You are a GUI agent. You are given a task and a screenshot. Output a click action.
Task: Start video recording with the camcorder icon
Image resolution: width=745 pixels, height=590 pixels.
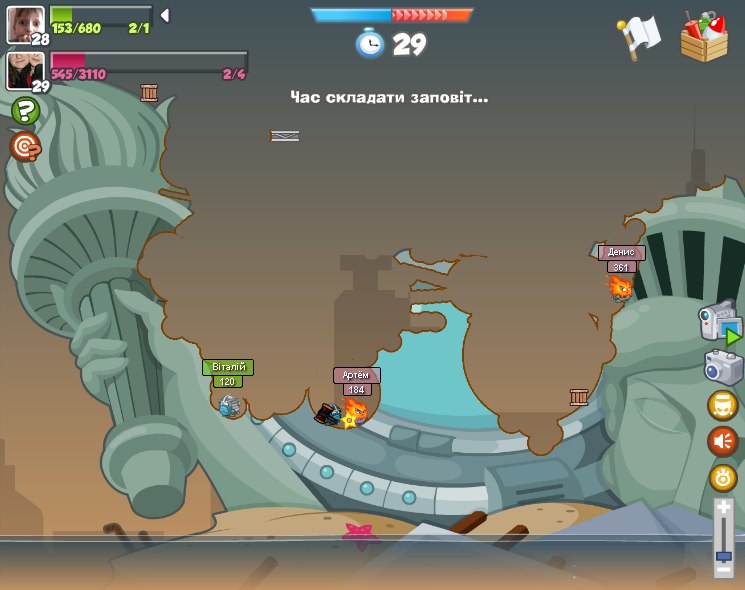pyautogui.click(x=718, y=325)
